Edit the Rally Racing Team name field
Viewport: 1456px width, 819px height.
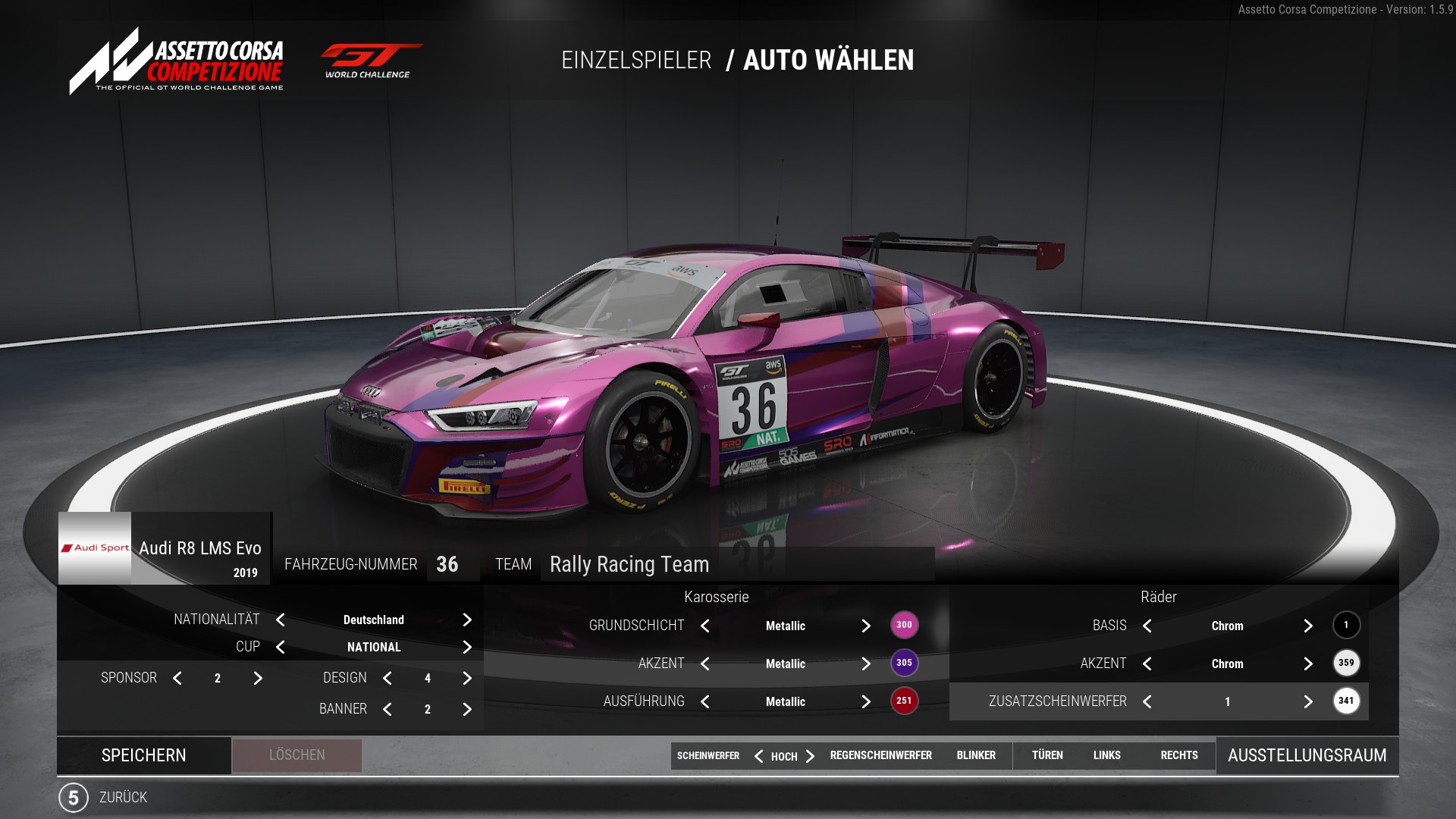736,564
